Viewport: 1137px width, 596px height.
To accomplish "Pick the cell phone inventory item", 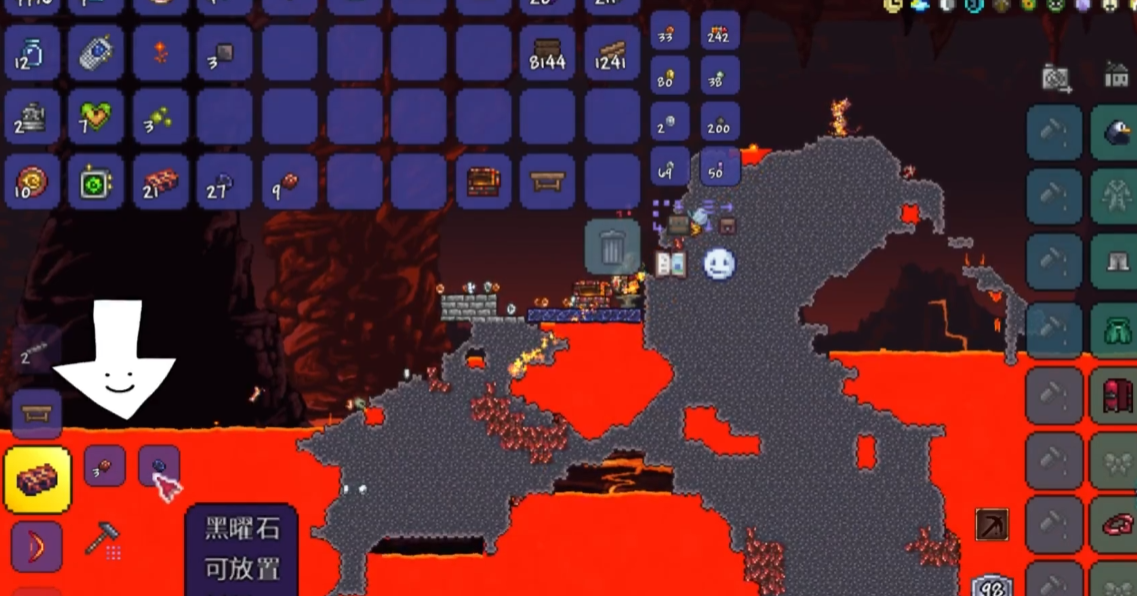I will 96,53.
